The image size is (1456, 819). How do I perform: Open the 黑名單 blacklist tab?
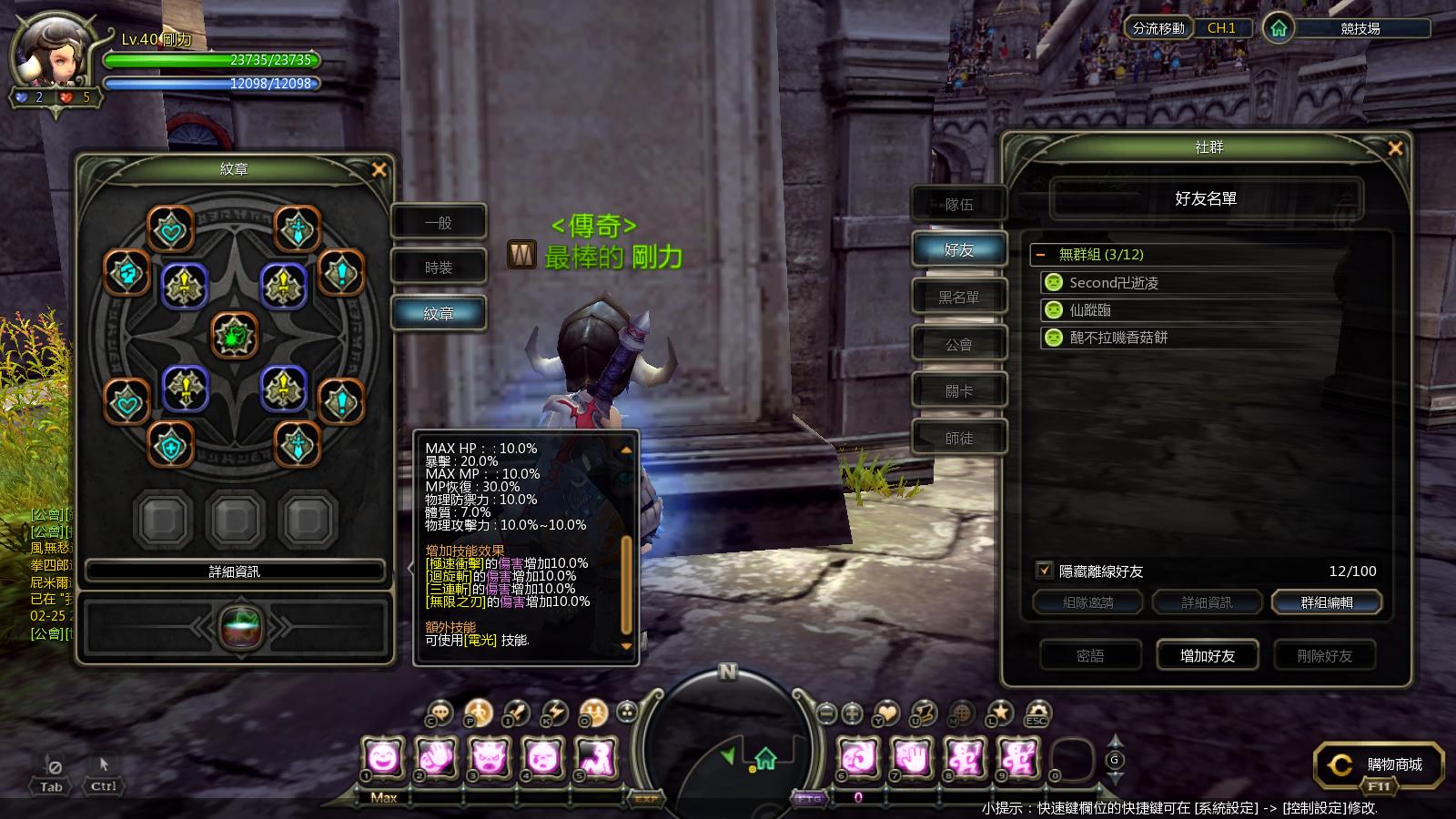(959, 298)
